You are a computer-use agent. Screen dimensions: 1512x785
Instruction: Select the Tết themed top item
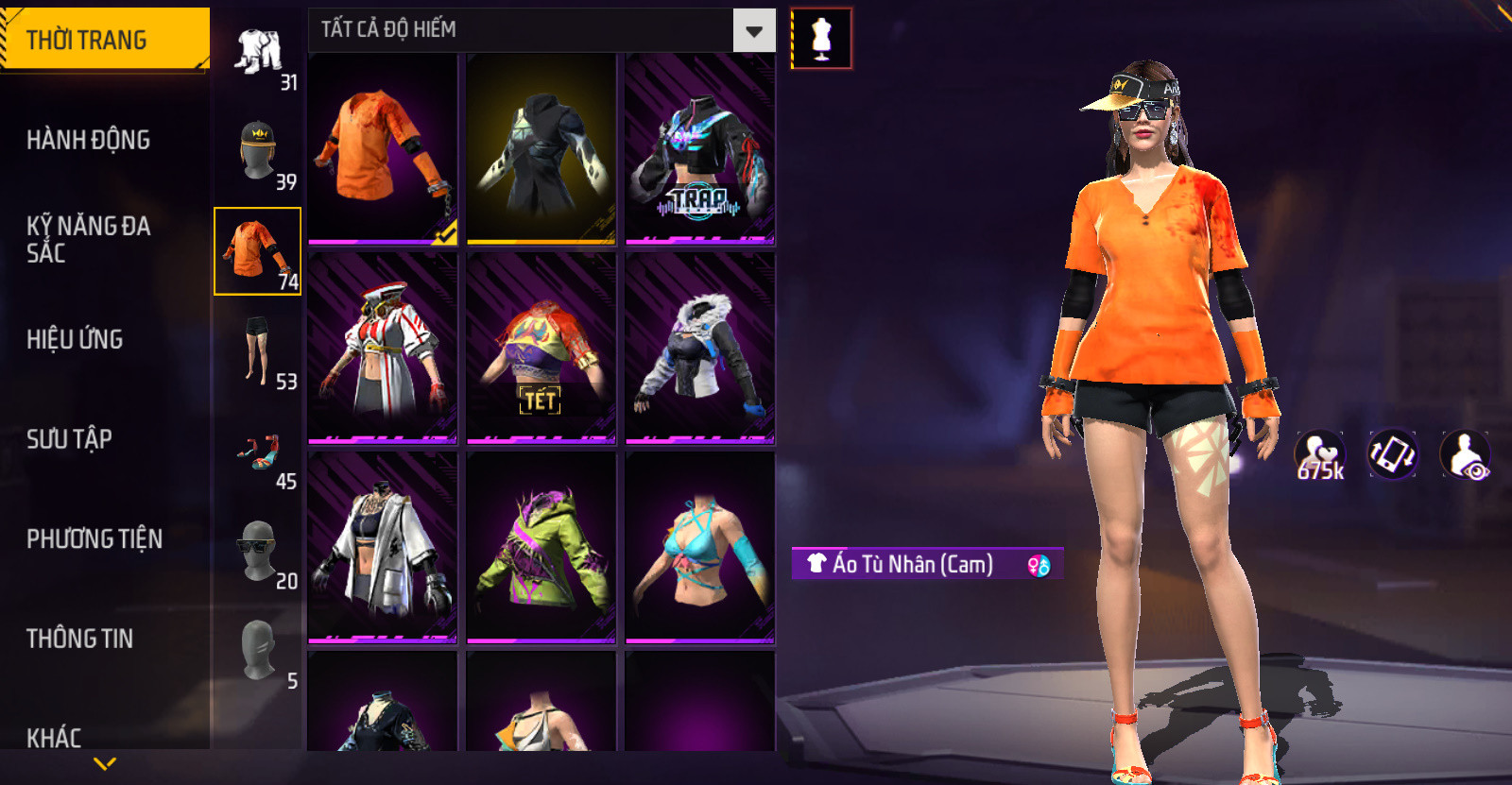click(x=541, y=348)
